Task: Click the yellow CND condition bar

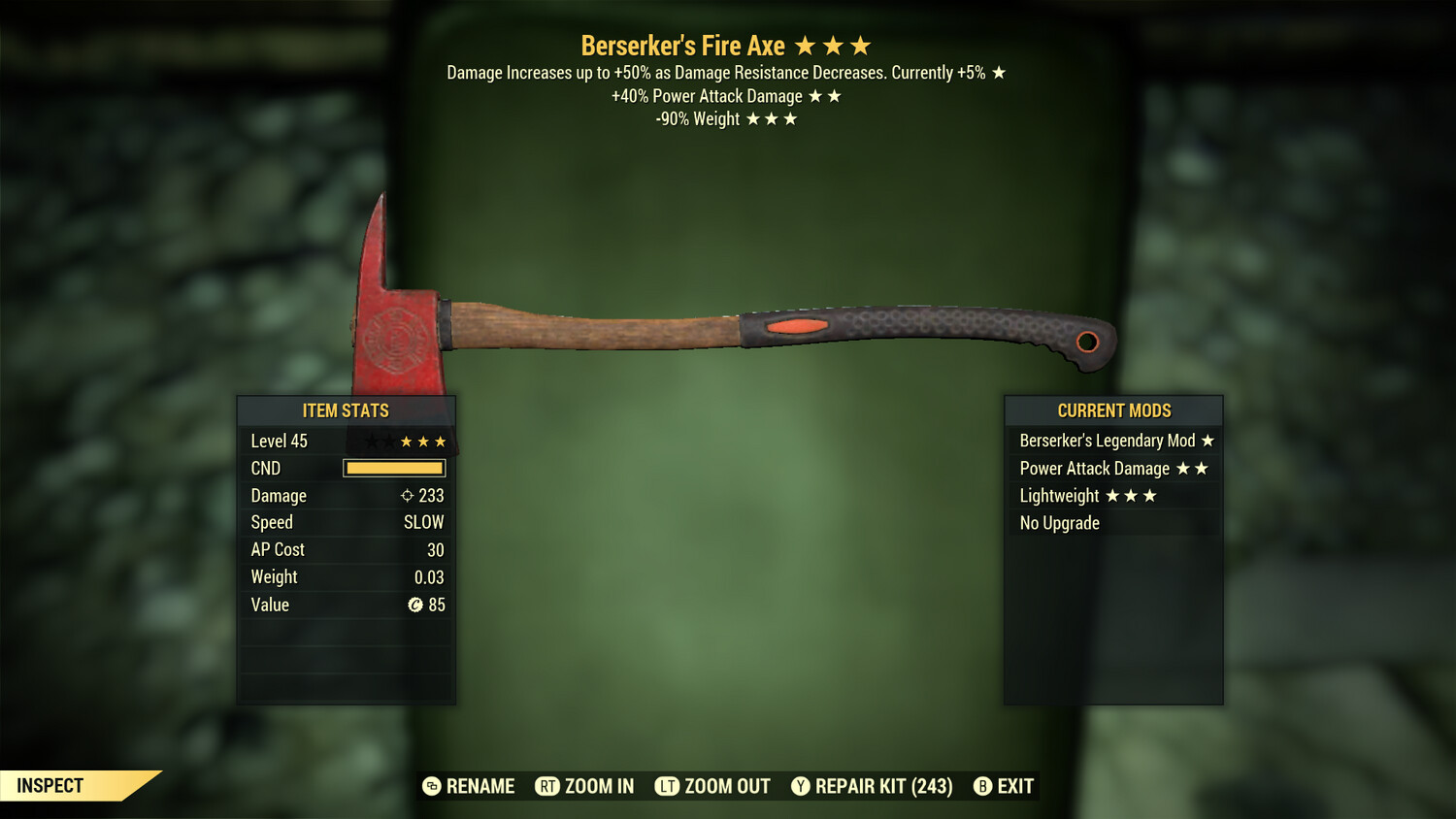Action: click(x=392, y=468)
